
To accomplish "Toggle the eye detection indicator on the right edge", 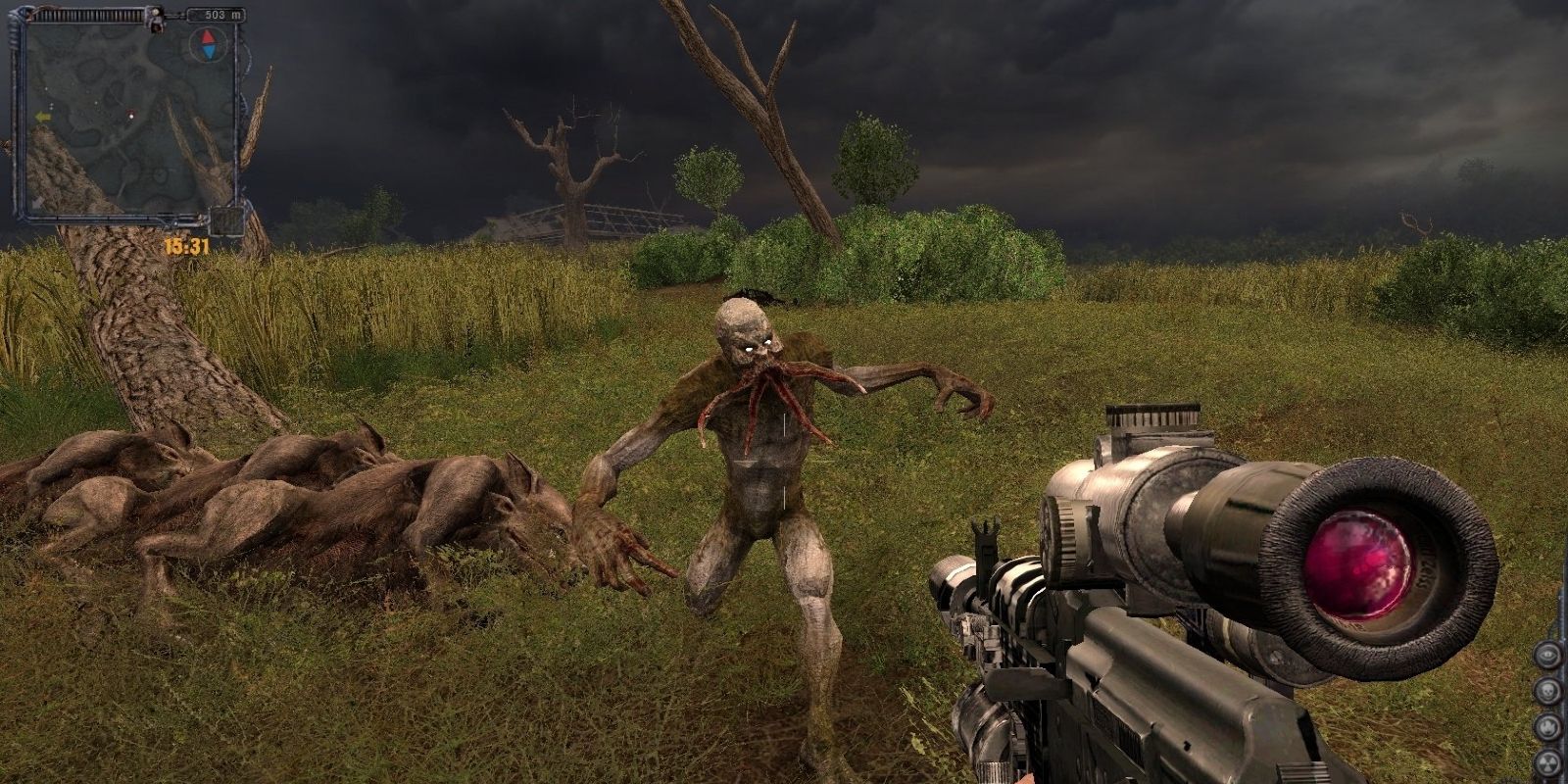I will click(x=1547, y=654).
